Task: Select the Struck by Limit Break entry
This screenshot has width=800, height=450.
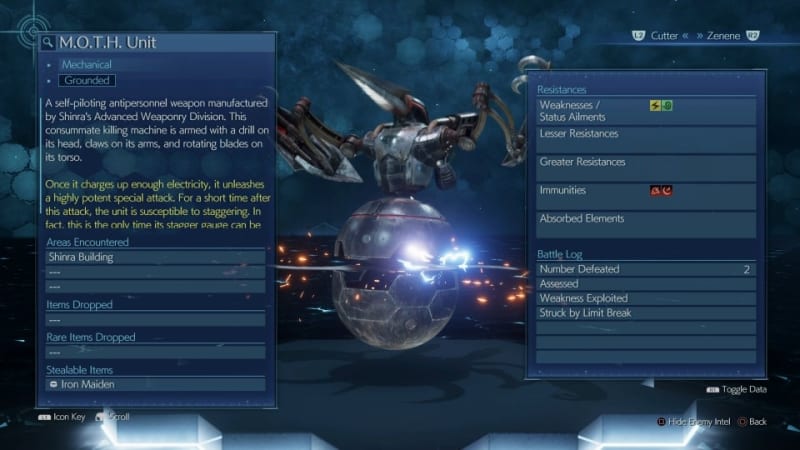Action: coord(645,313)
